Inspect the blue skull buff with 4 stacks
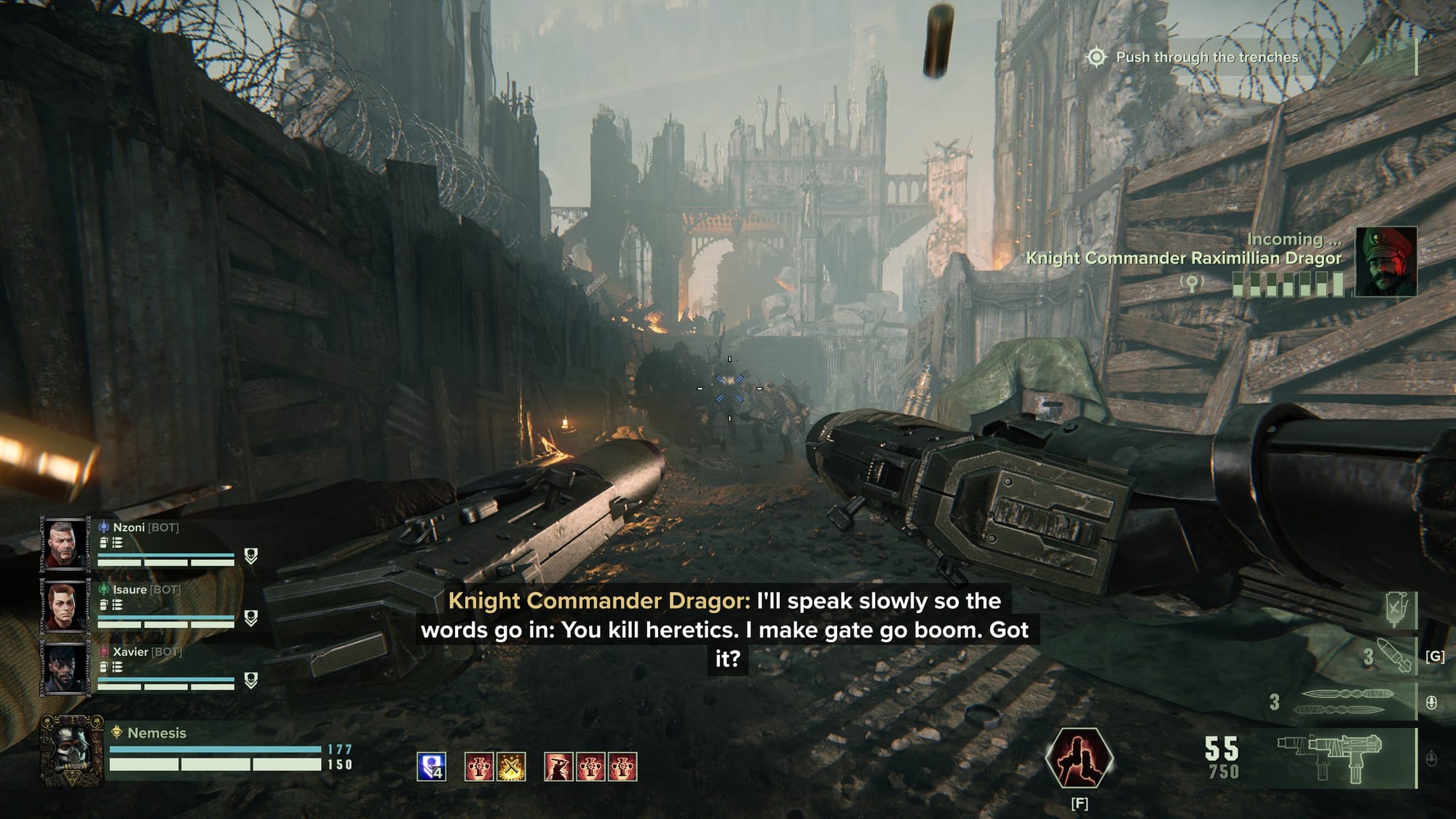1456x819 pixels. tap(431, 767)
